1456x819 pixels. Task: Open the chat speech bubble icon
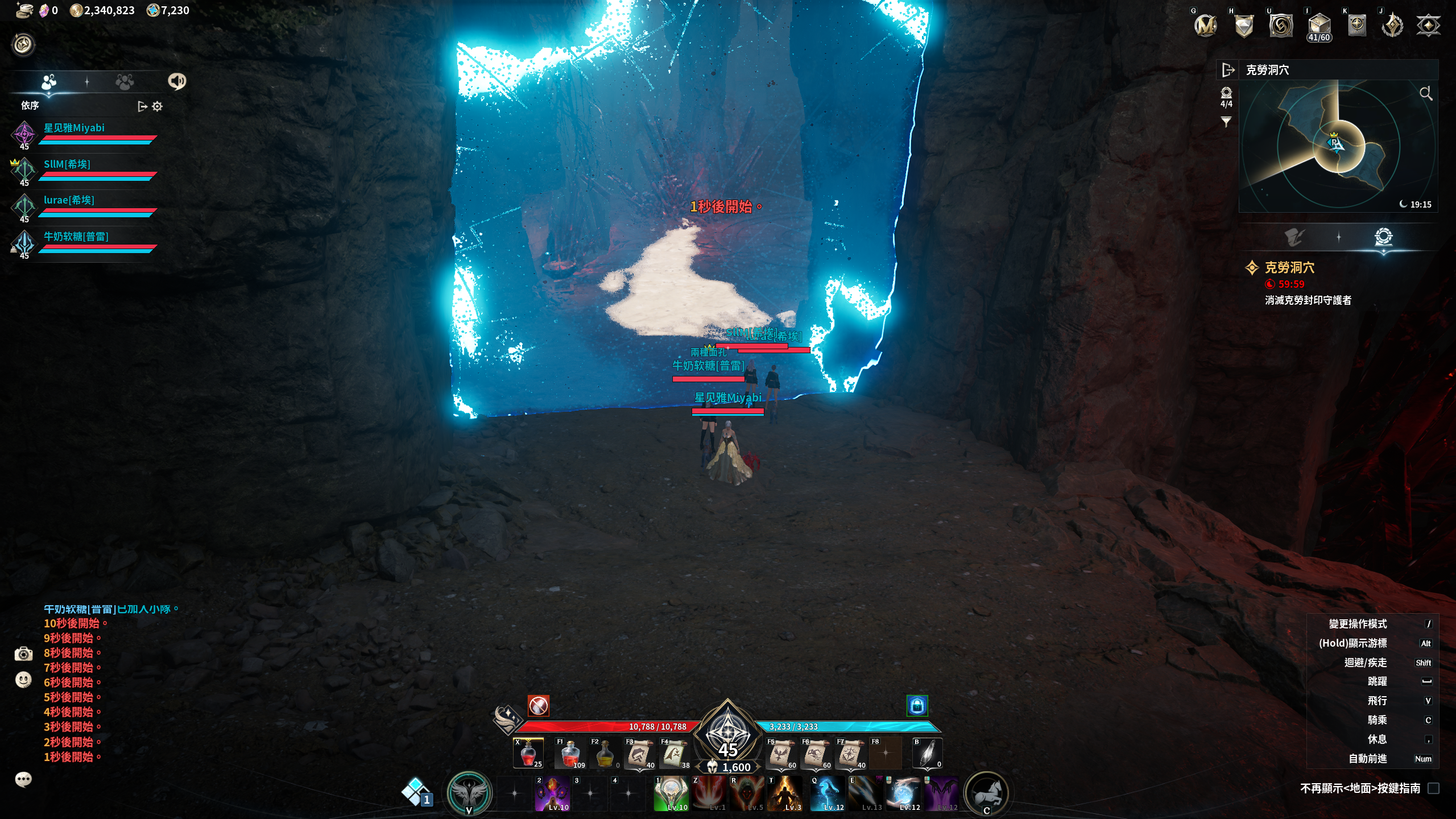[x=23, y=779]
